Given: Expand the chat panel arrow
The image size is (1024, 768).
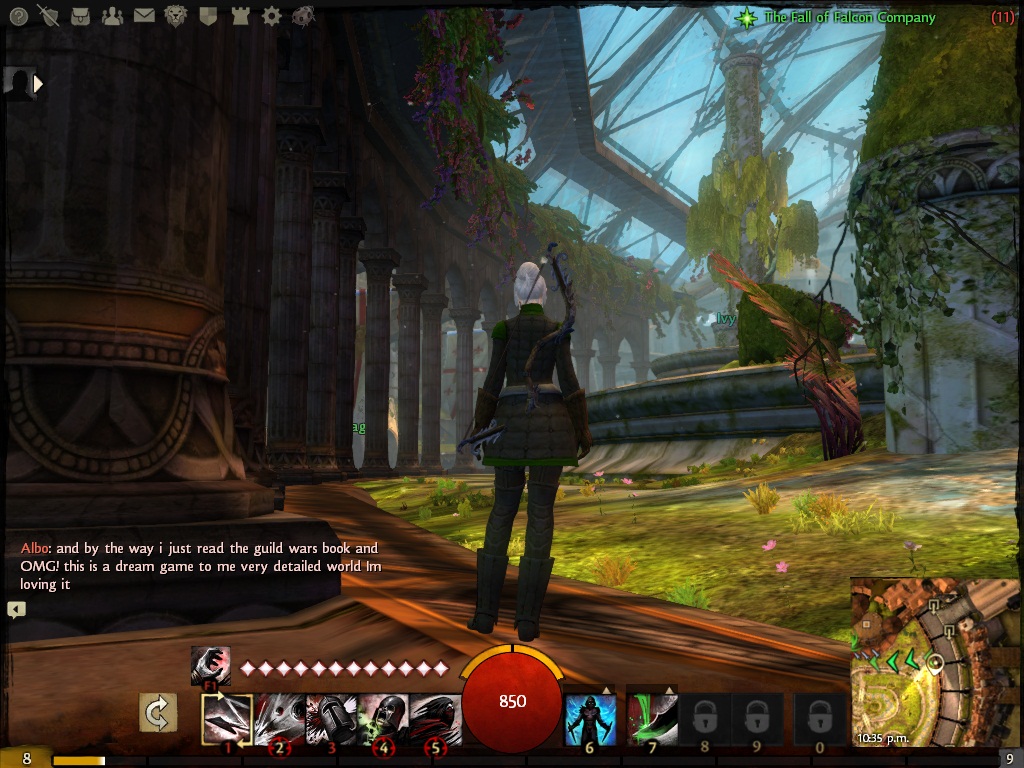Looking at the screenshot, I should 16,609.
